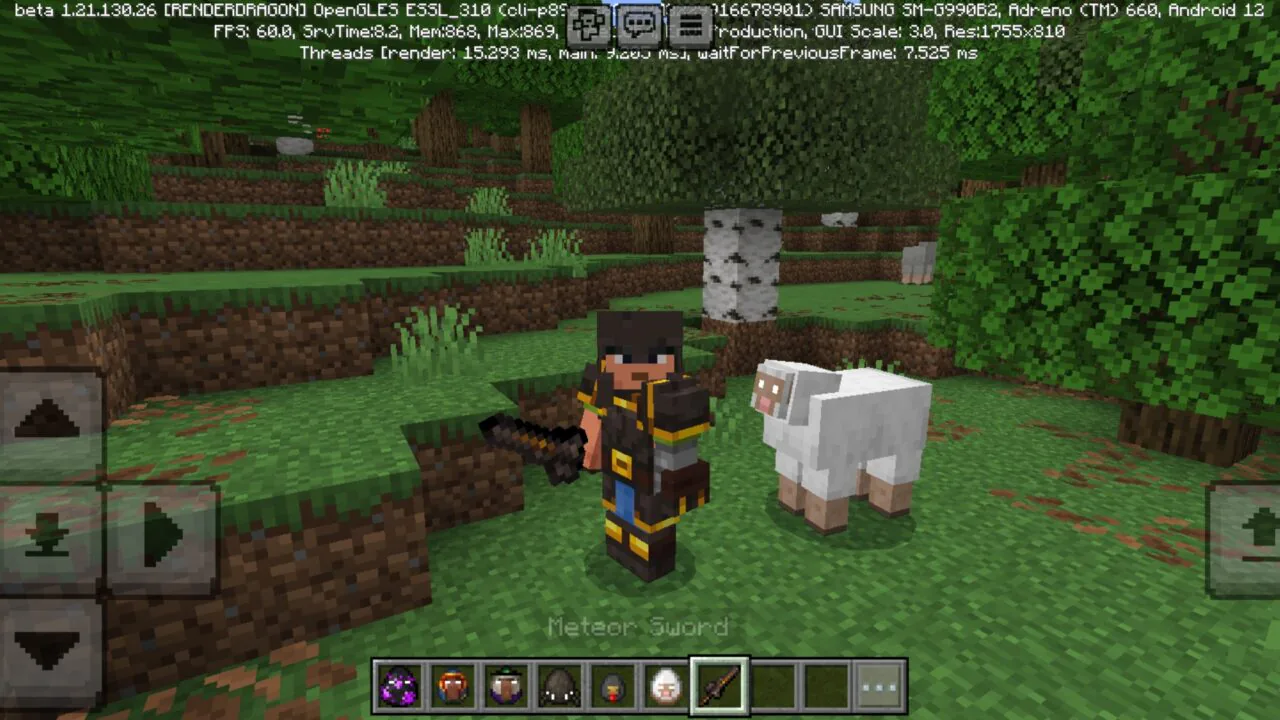
Task: Toggle the sneak/descend control
Action: pos(48,533)
